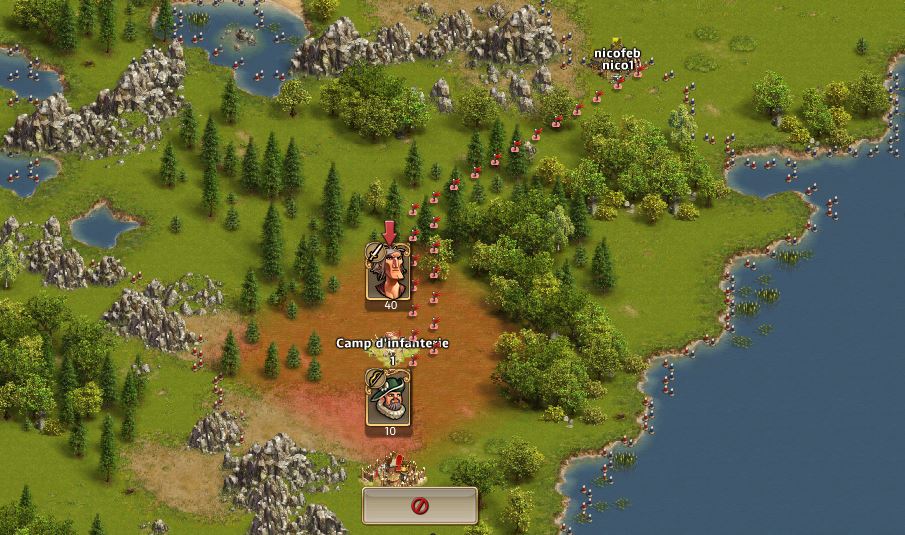Click the cancel button with red prohibition sign
905x535 pixels.
pos(419,506)
